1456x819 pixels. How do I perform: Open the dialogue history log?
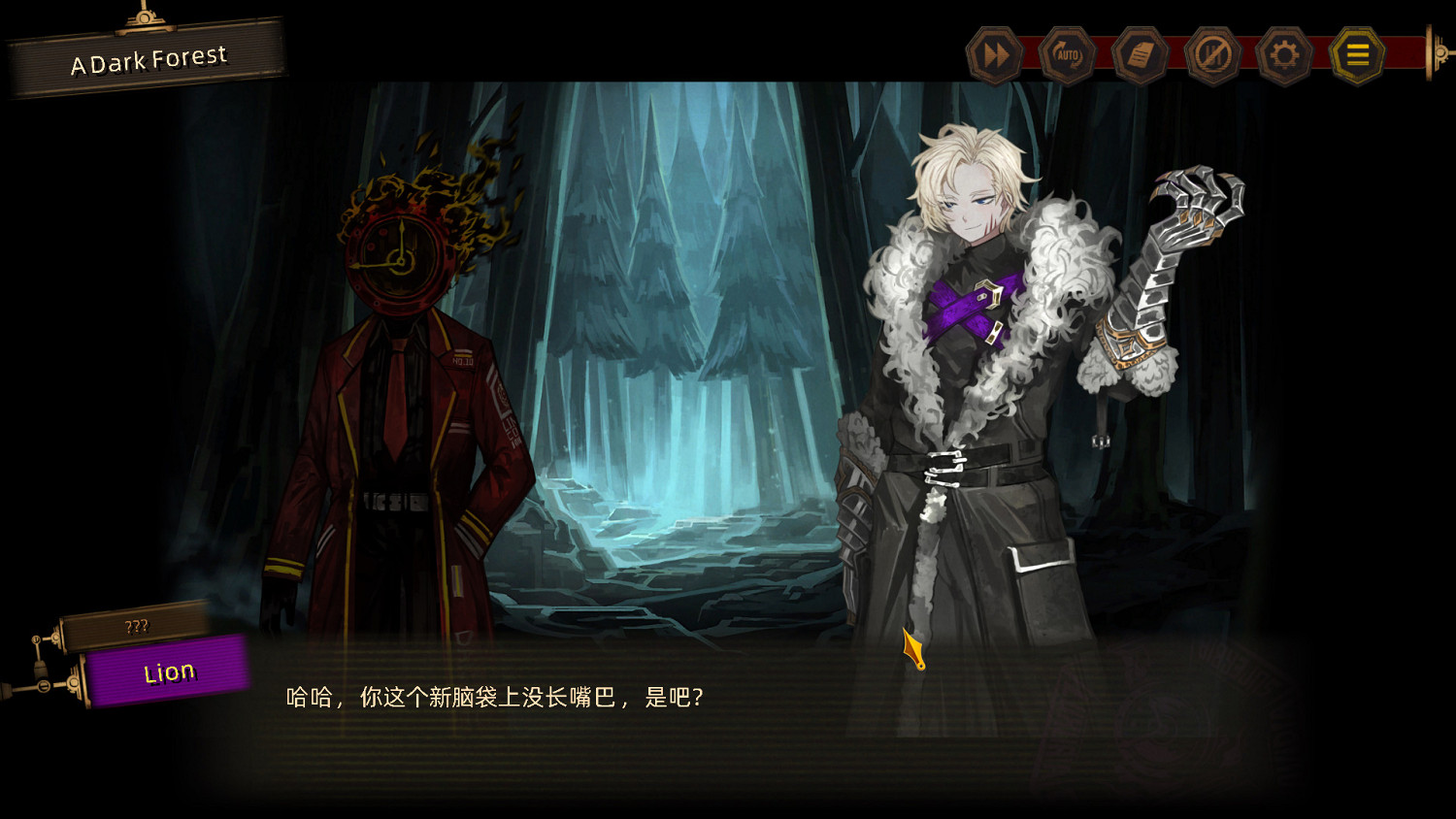(x=1140, y=55)
